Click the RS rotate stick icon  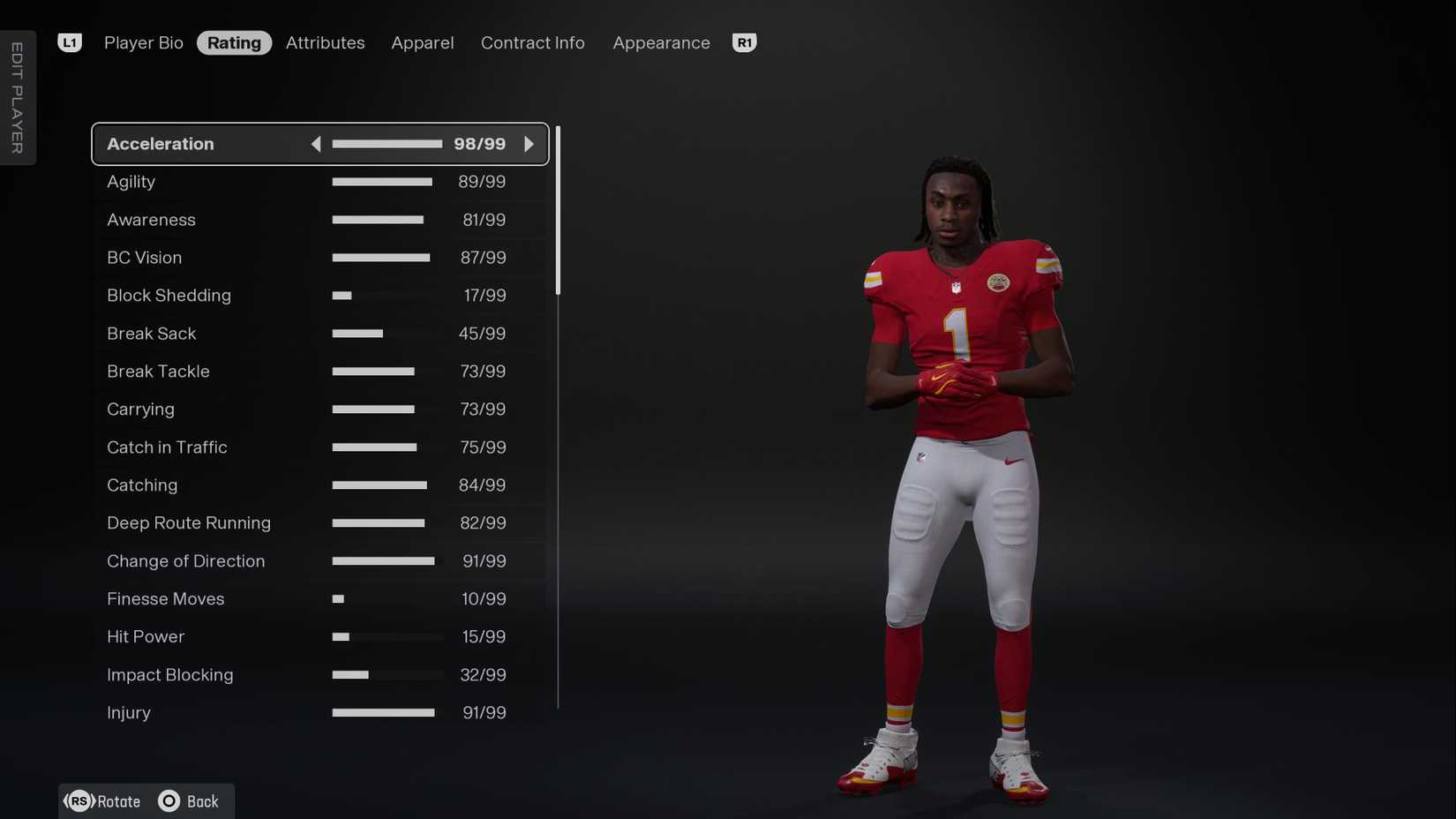click(79, 800)
